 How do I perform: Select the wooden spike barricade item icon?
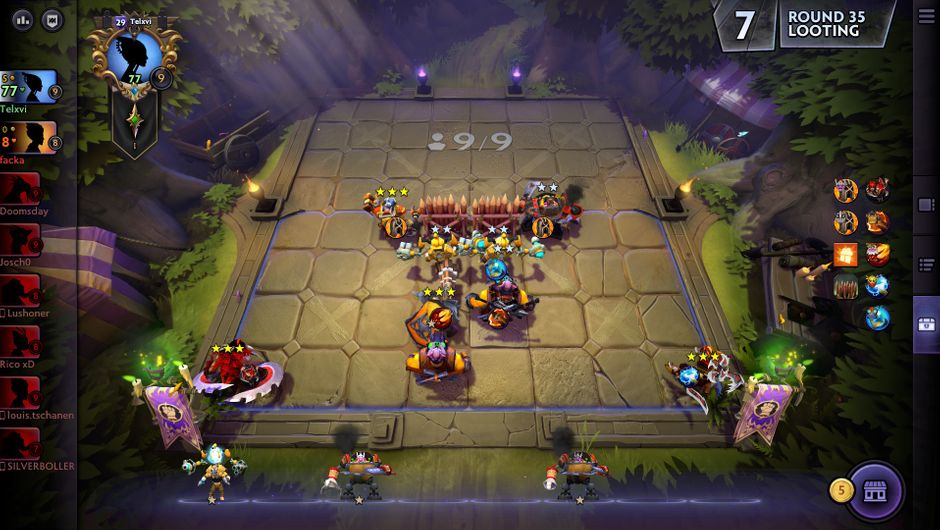click(846, 287)
